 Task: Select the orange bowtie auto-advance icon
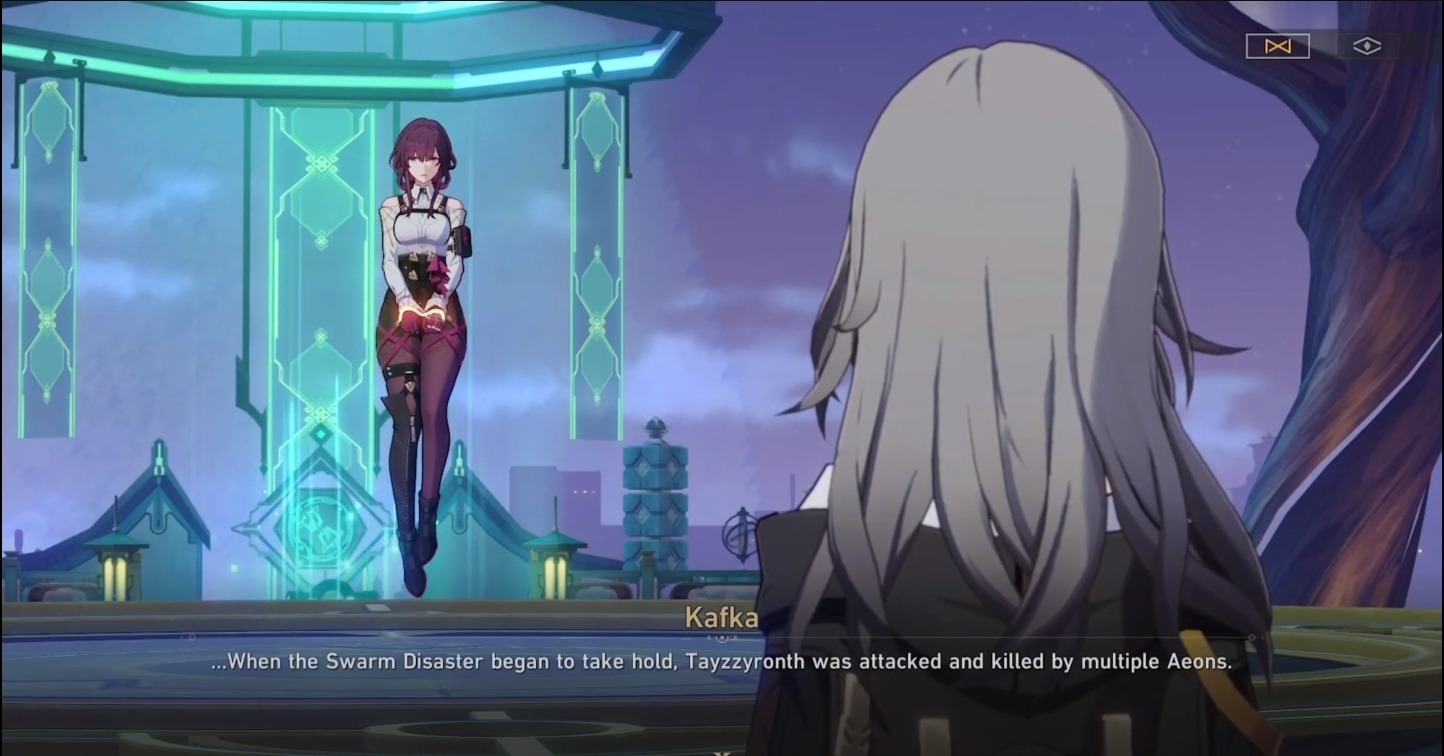1278,45
